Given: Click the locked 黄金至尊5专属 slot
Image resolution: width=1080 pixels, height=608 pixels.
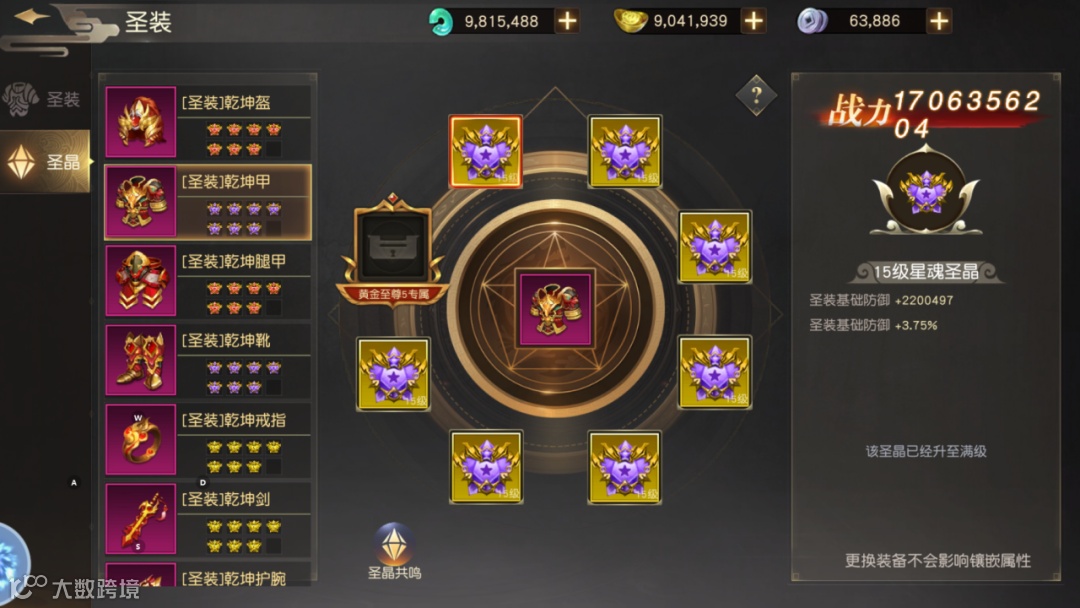Looking at the screenshot, I should click(393, 245).
